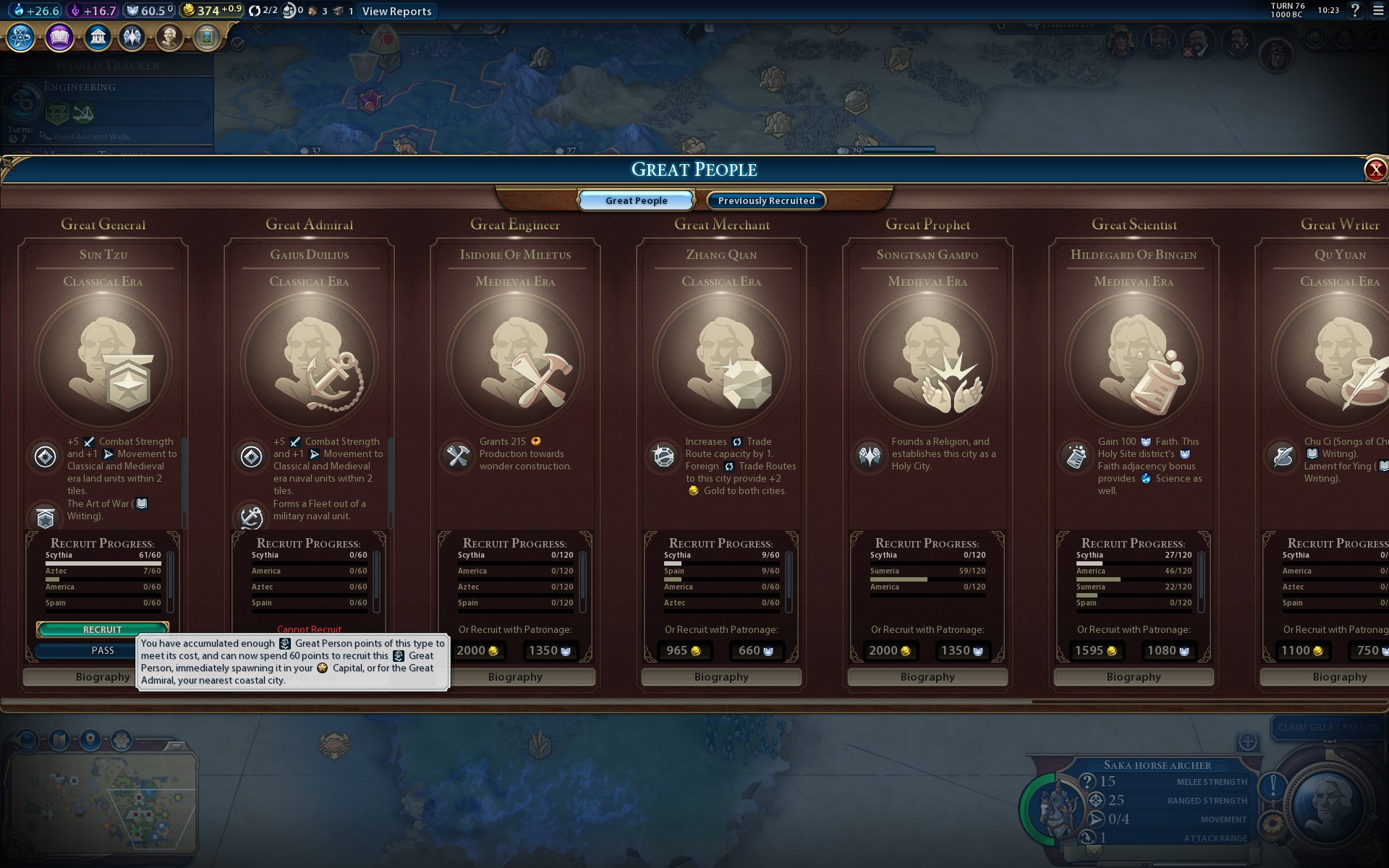1389x868 pixels.
Task: Purchase Isidore of Miletus with 2000 gold
Action: pos(477,650)
